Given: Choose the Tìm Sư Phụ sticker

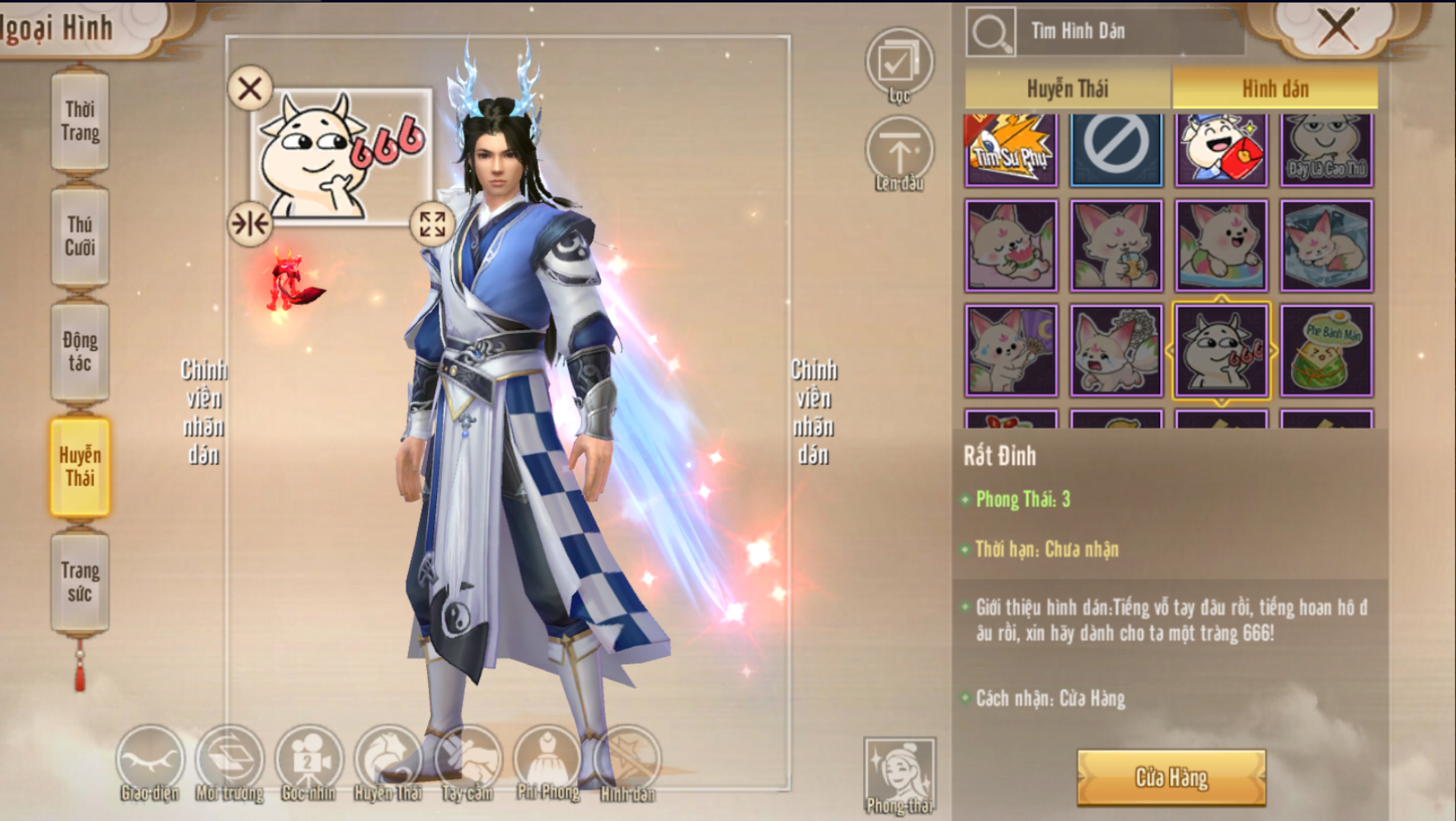Looking at the screenshot, I should pyautogui.click(x=1011, y=148).
